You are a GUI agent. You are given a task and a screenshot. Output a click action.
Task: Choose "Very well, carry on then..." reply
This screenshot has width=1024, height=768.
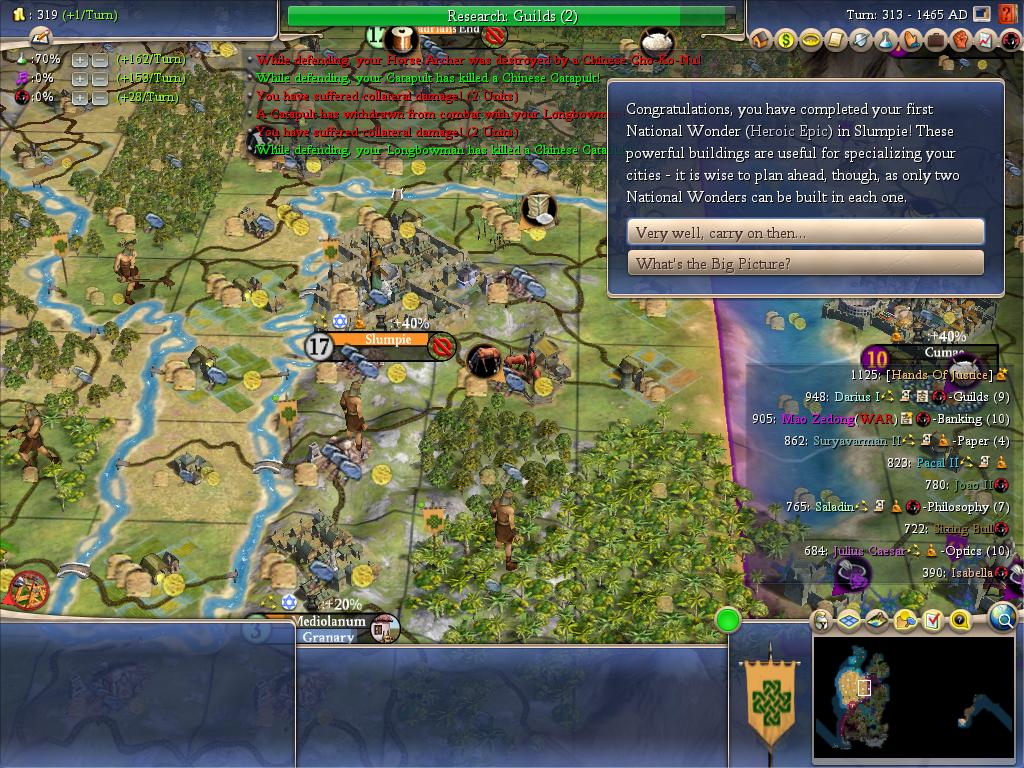(805, 232)
